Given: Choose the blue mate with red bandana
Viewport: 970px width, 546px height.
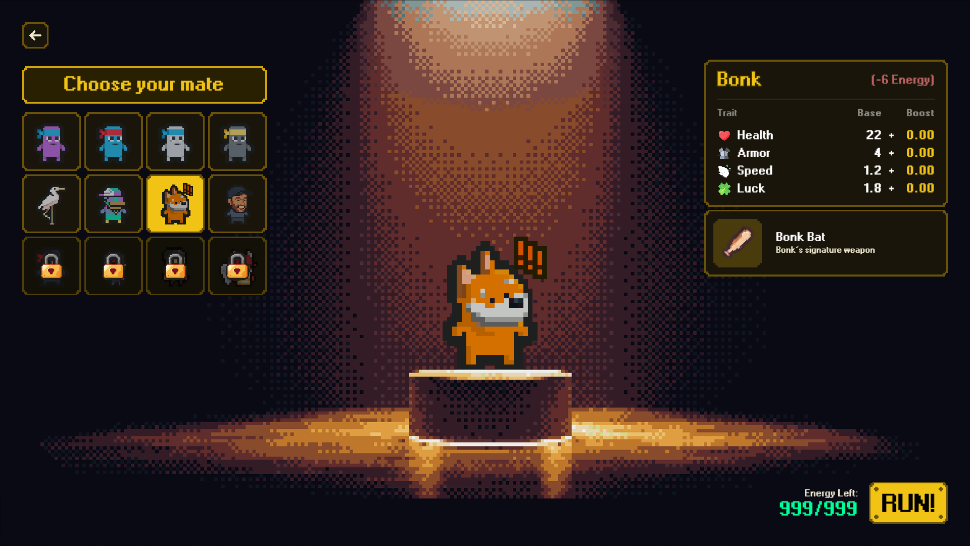Looking at the screenshot, I should pyautogui.click(x=113, y=142).
